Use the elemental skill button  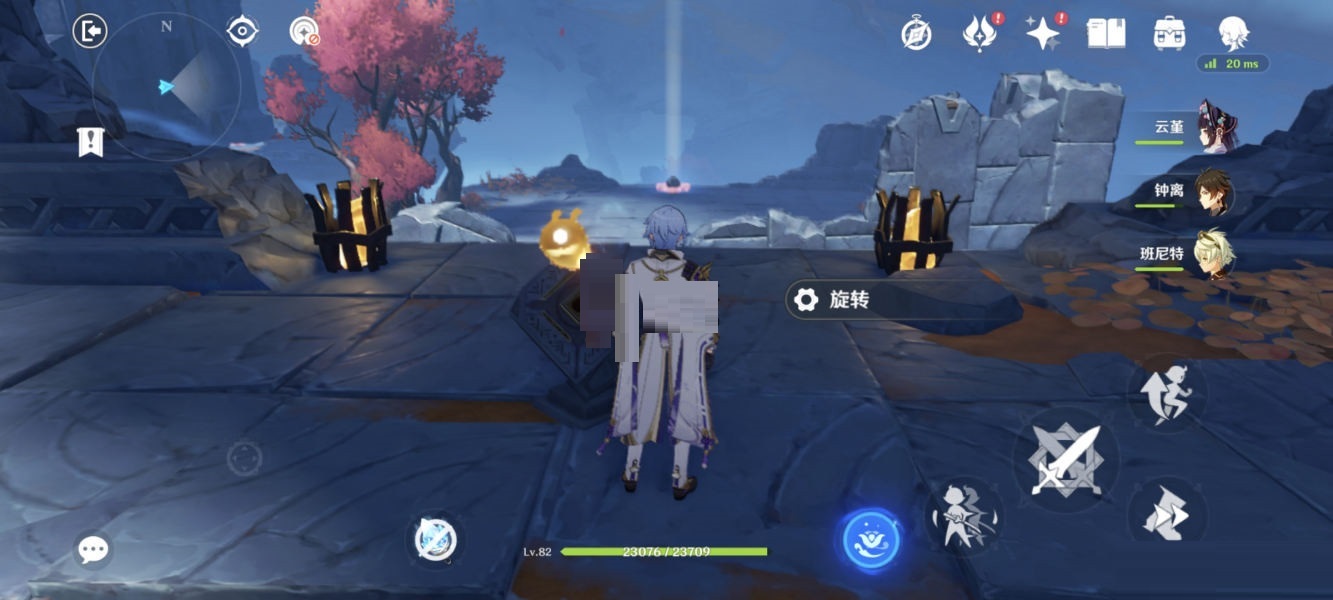[x=964, y=516]
